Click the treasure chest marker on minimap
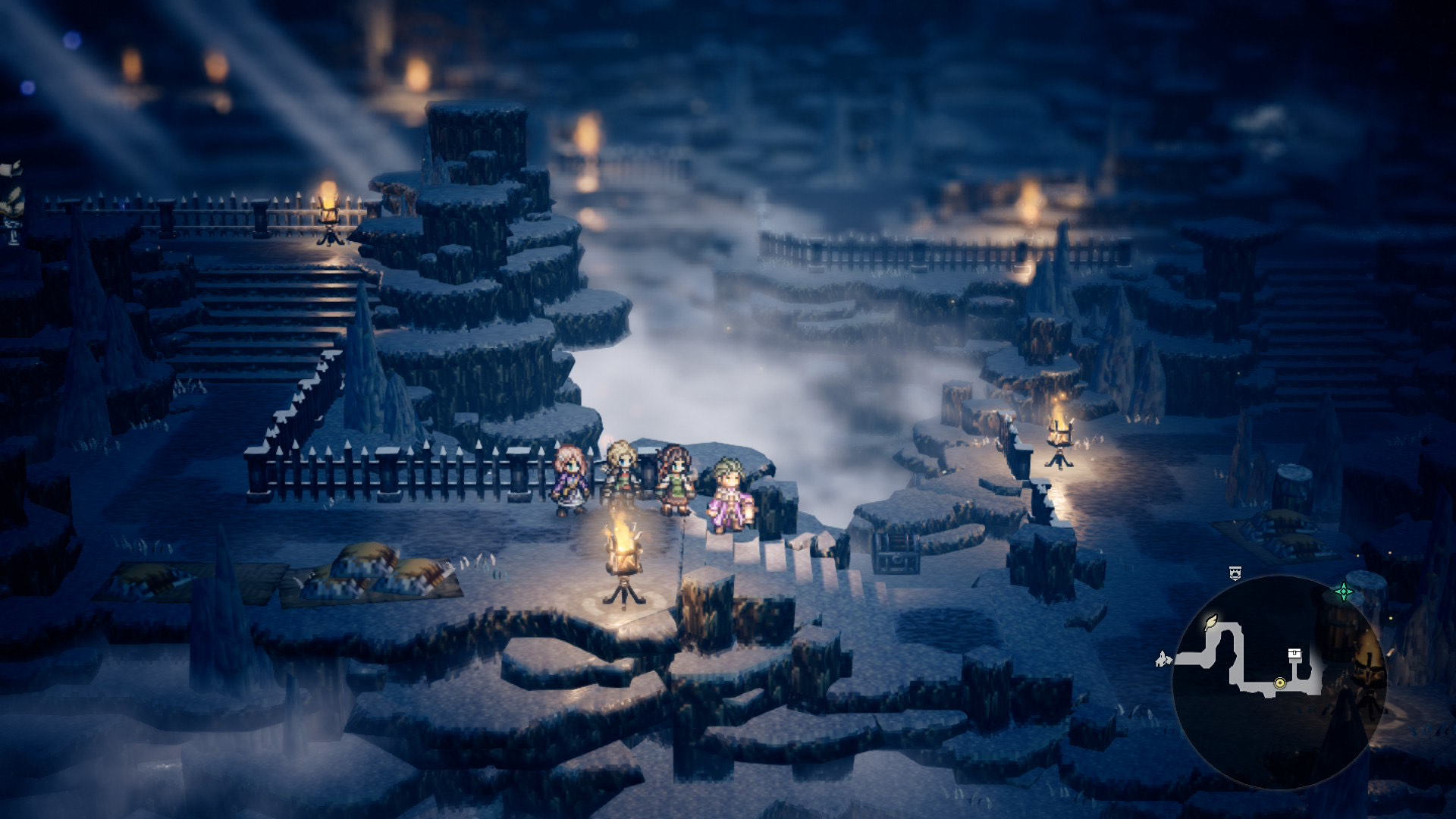This screenshot has height=819, width=1456. (1295, 654)
